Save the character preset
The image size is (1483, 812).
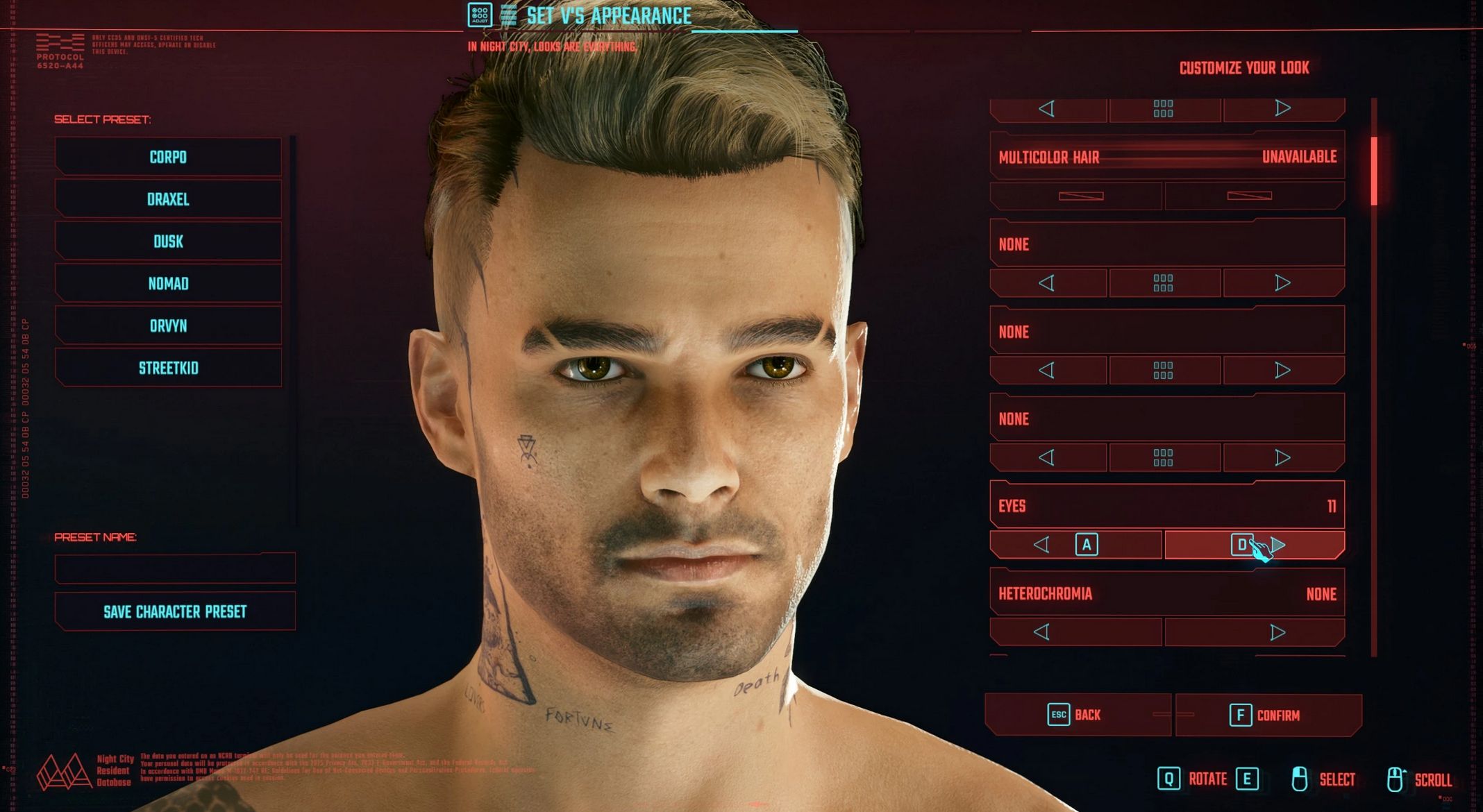(x=175, y=611)
